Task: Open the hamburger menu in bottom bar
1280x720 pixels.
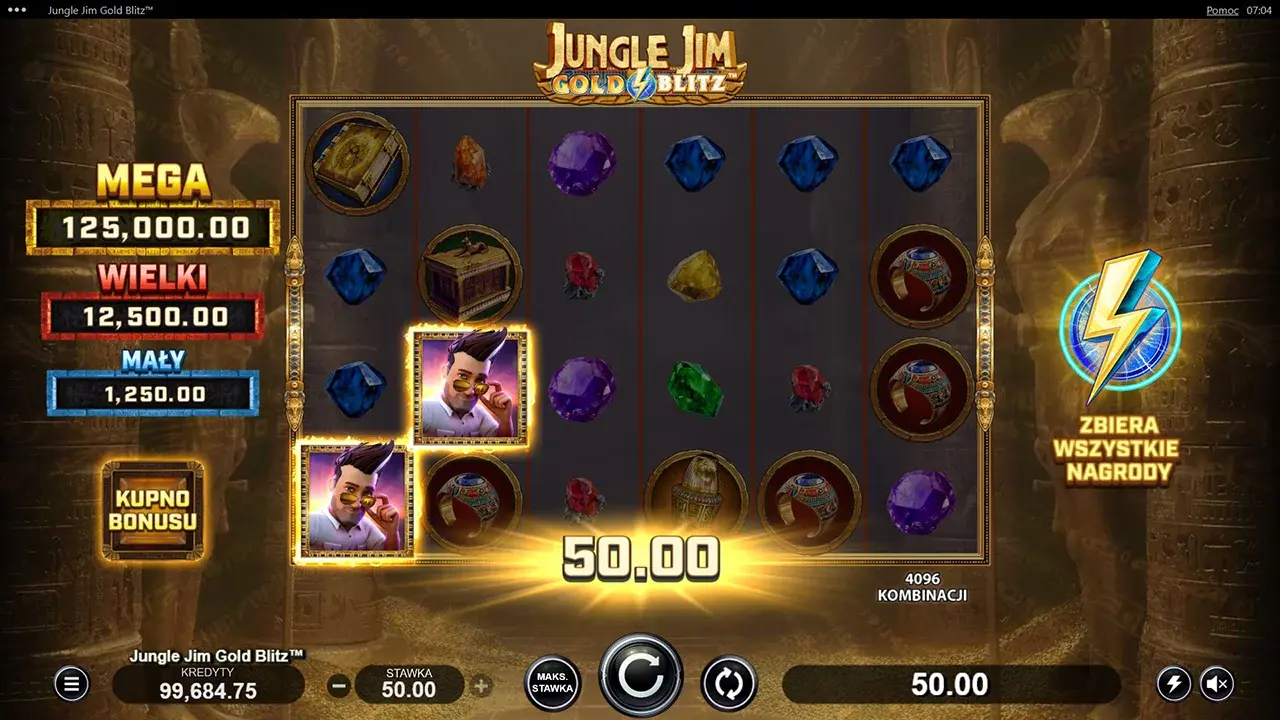Action: point(70,685)
